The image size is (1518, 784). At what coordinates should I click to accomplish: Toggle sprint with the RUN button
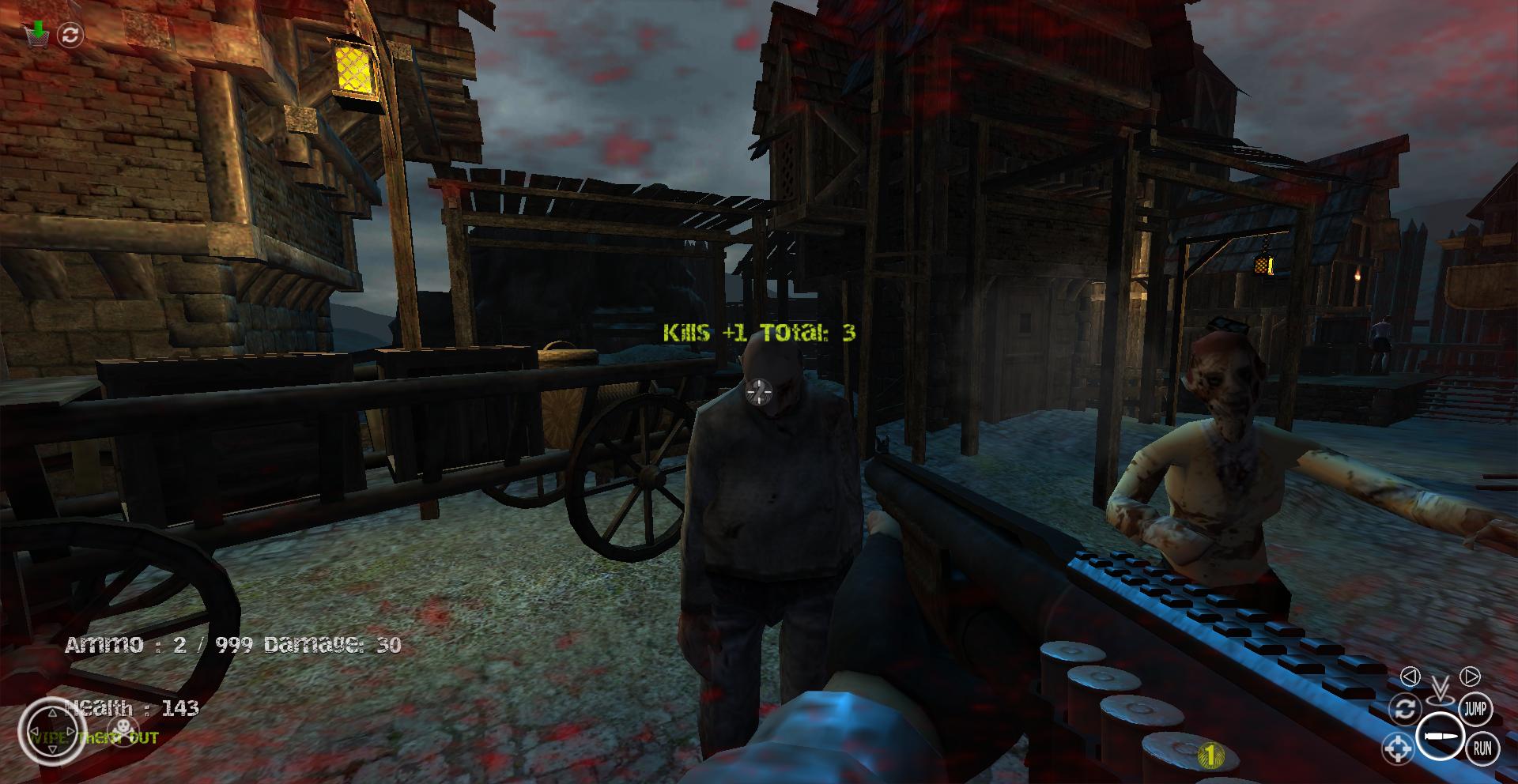coord(1483,748)
